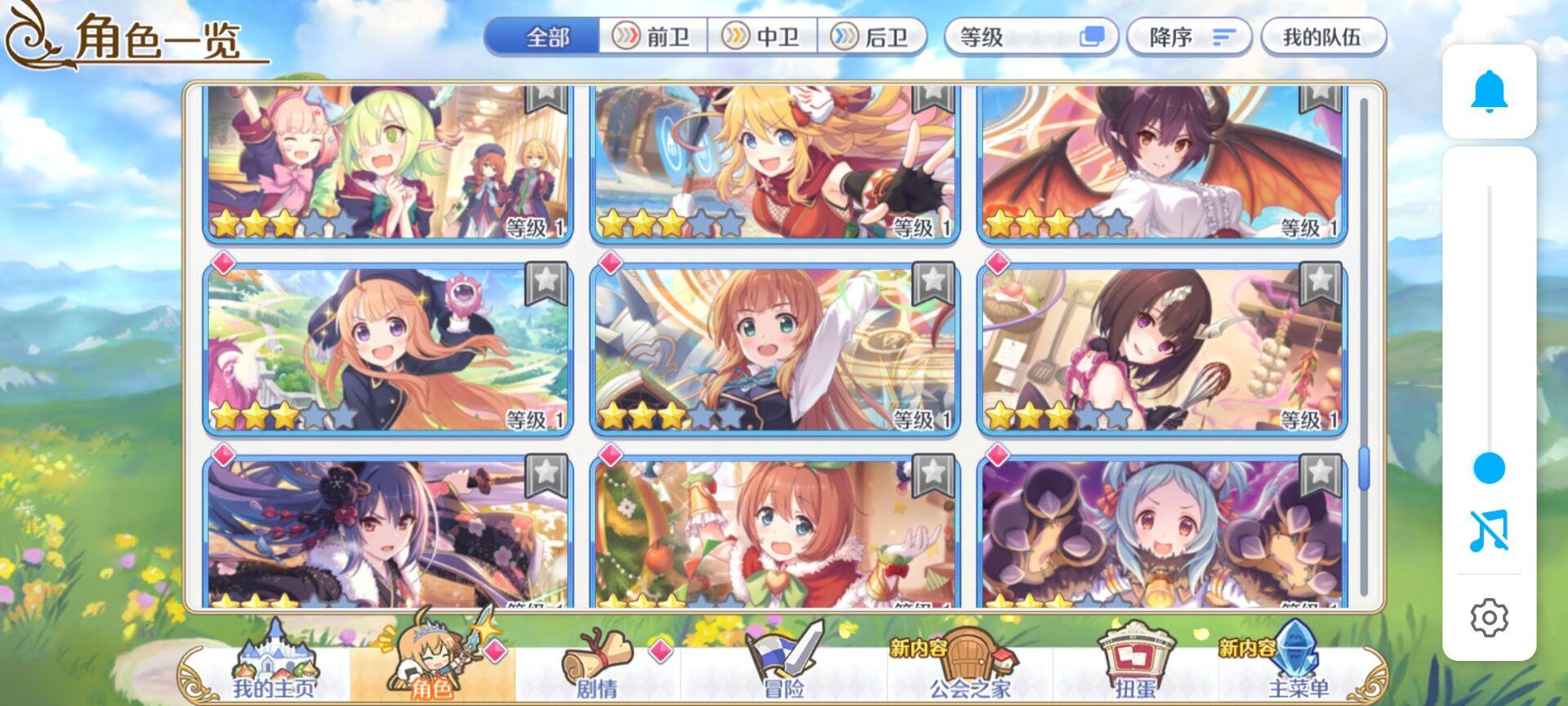Expand the 前卫 vanguard filter chevron

point(626,36)
